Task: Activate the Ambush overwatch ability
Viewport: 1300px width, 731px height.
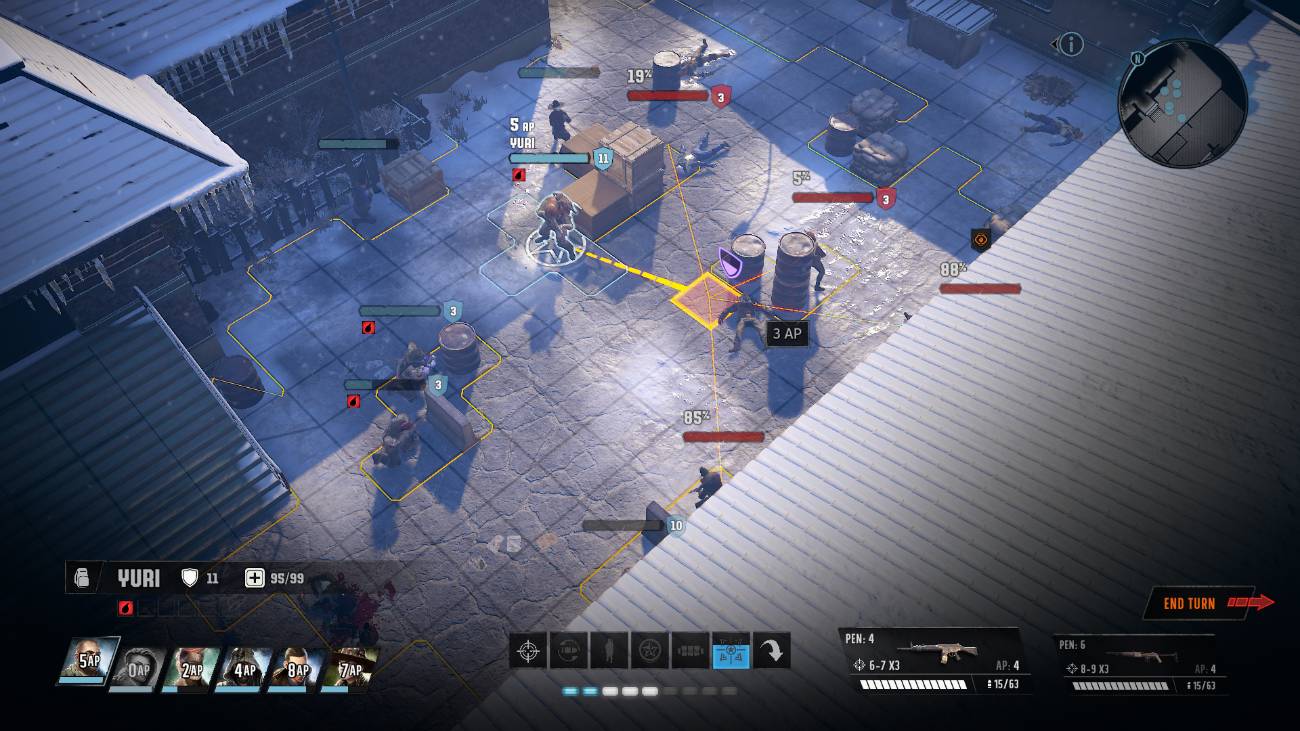Action: tap(569, 650)
